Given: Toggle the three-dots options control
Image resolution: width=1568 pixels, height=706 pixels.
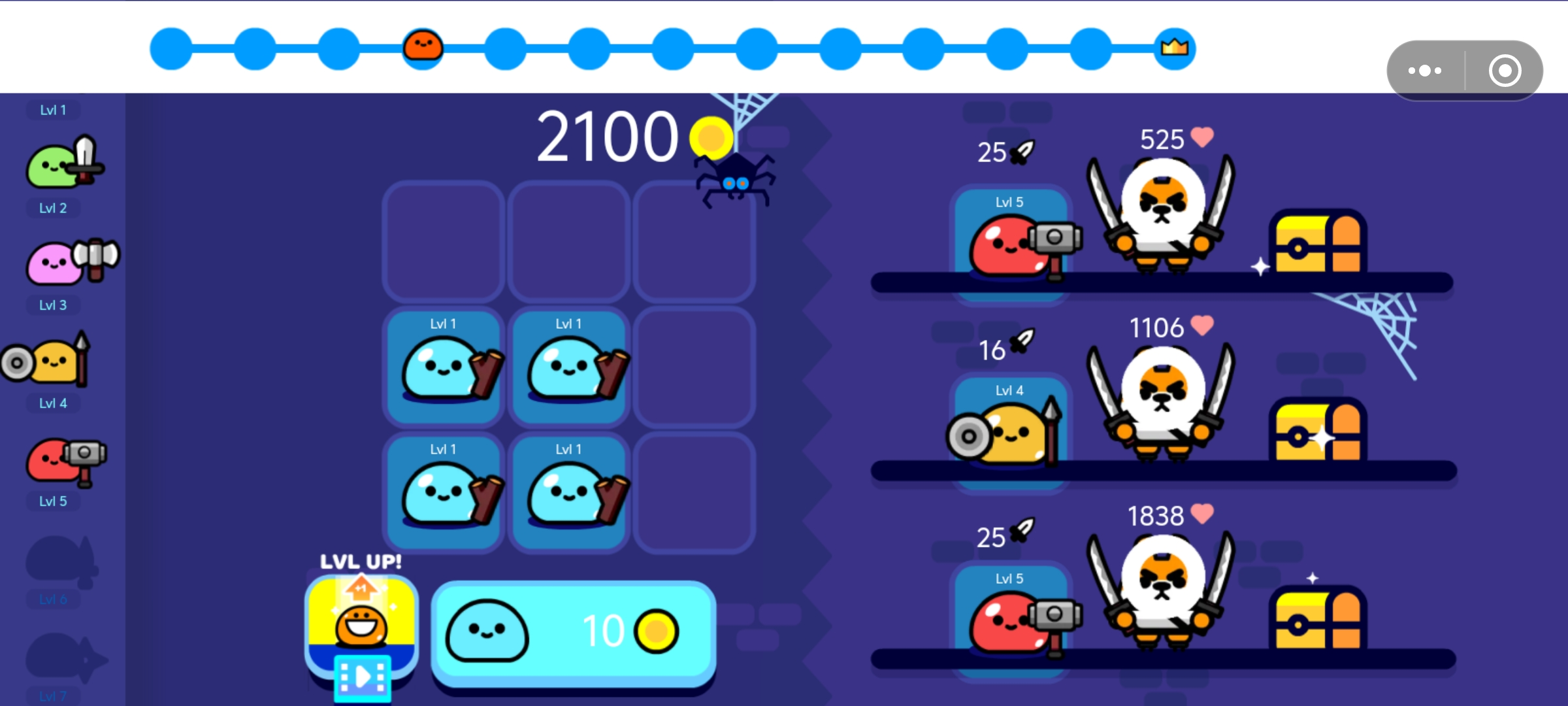Looking at the screenshot, I should [1426, 70].
